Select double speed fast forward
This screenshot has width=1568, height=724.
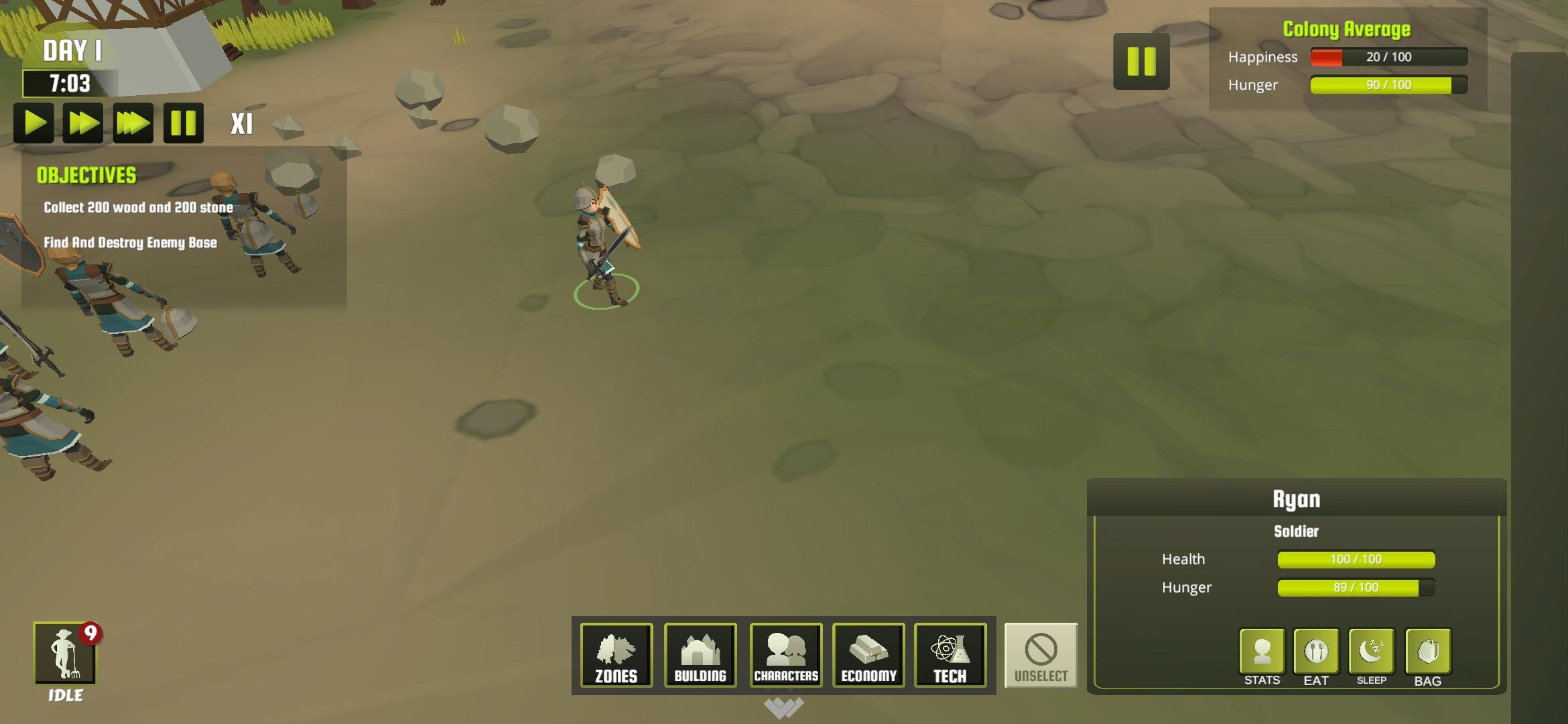[x=82, y=124]
